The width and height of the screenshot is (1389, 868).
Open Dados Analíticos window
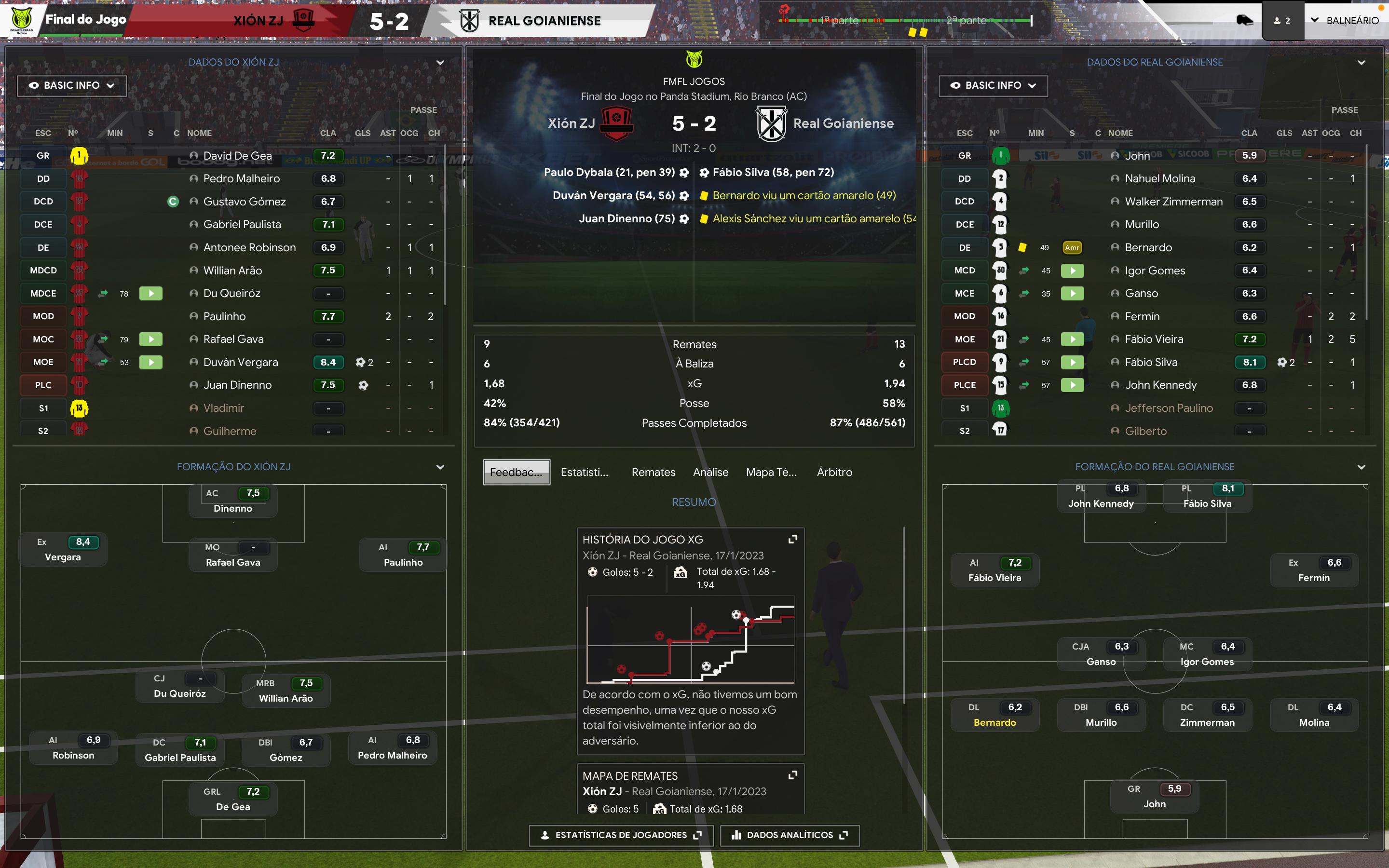coord(790,835)
